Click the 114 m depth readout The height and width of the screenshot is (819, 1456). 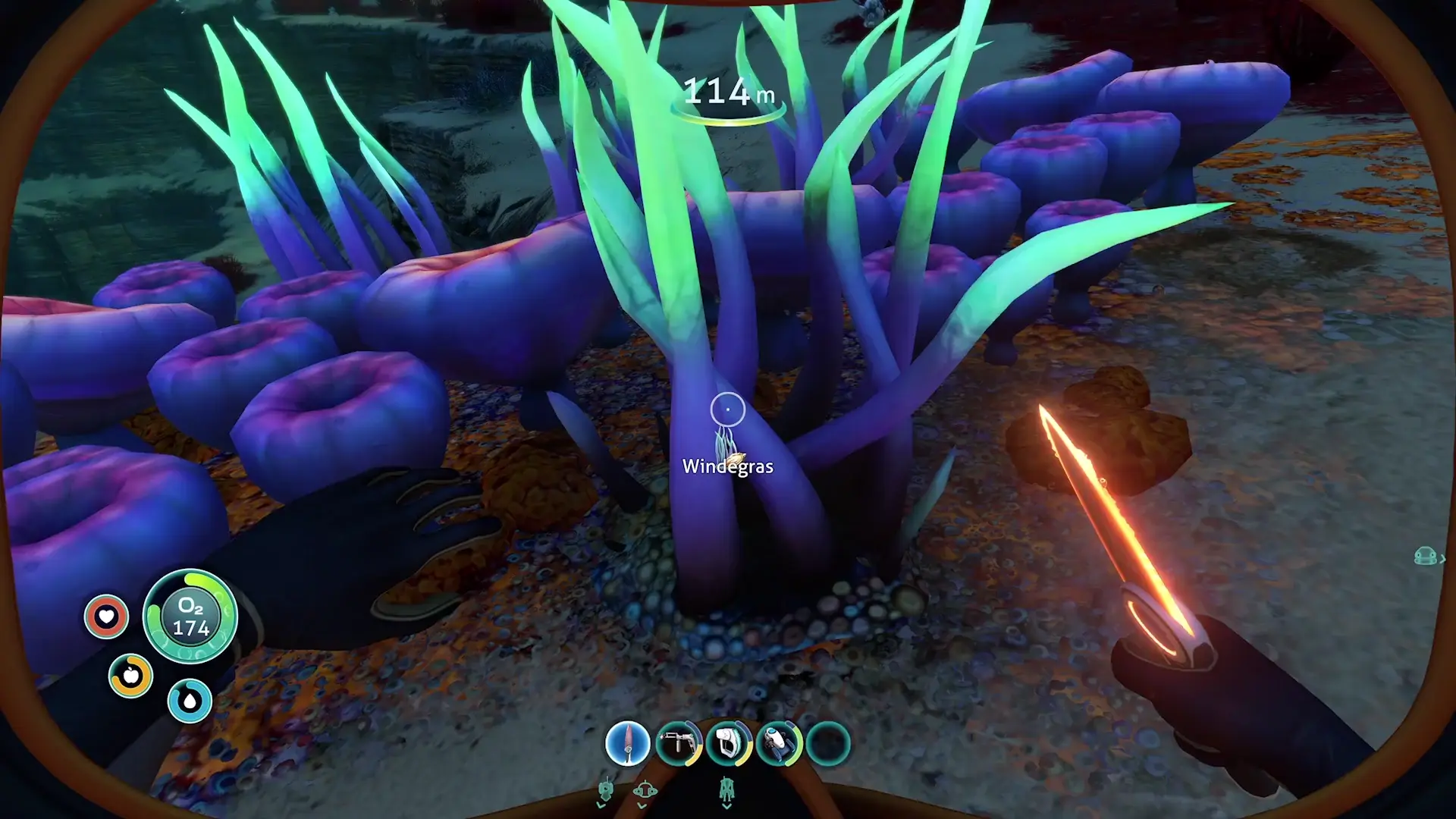pyautogui.click(x=728, y=93)
